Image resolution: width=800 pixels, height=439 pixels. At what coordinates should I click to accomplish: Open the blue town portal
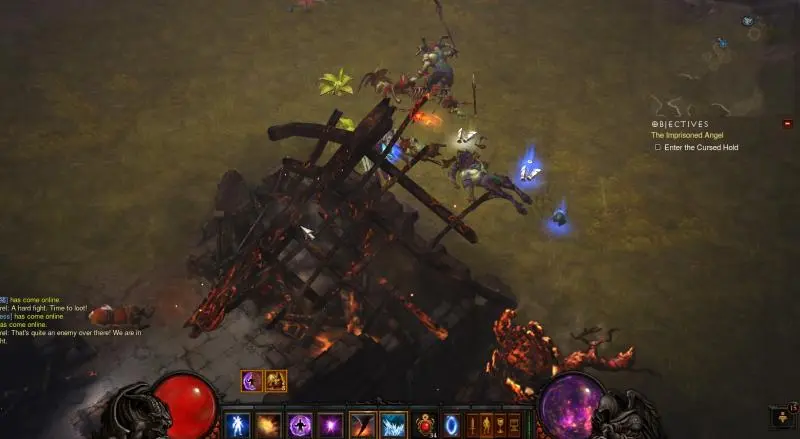coord(452,424)
